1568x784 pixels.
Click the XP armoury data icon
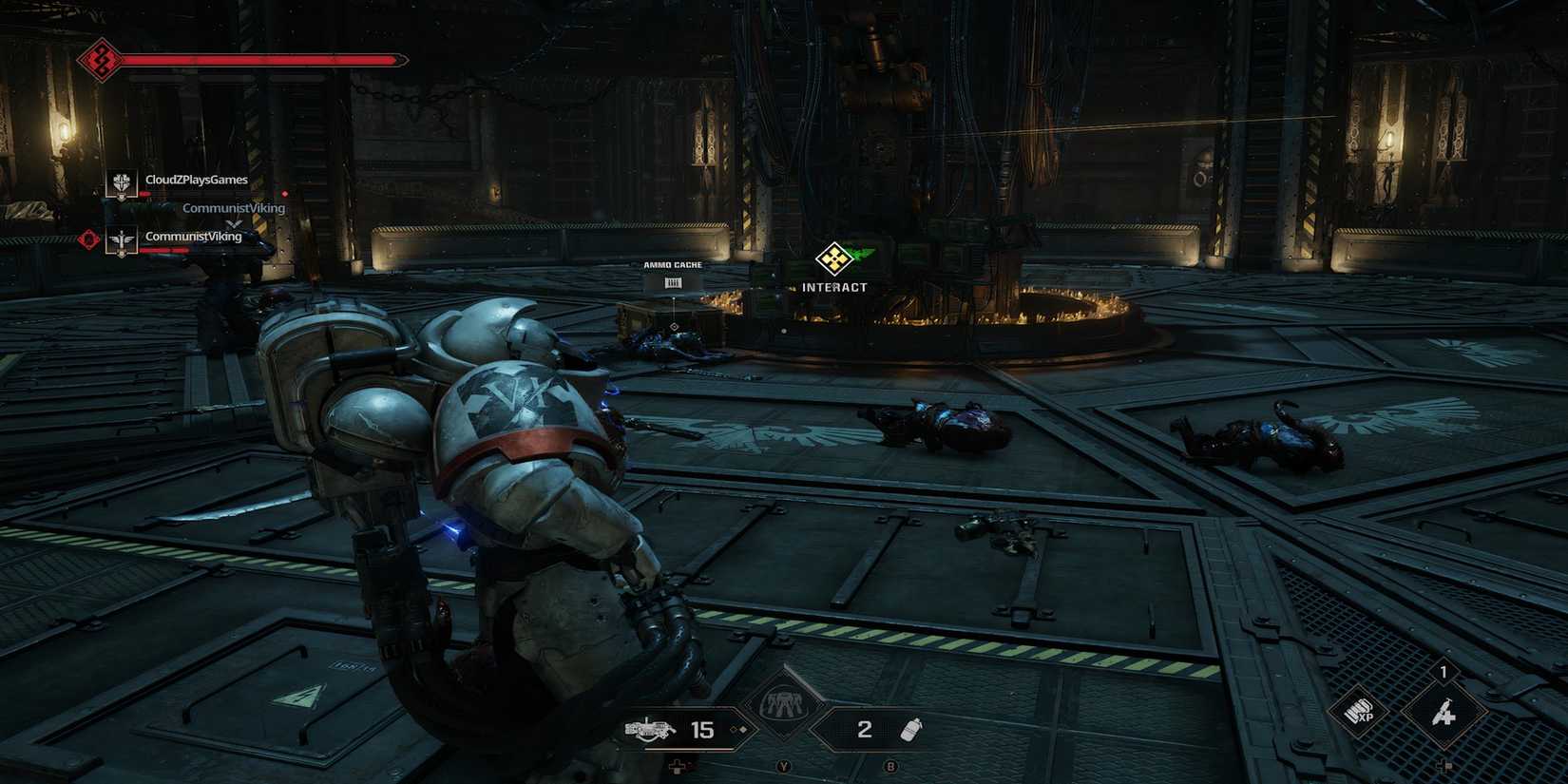point(1360,712)
